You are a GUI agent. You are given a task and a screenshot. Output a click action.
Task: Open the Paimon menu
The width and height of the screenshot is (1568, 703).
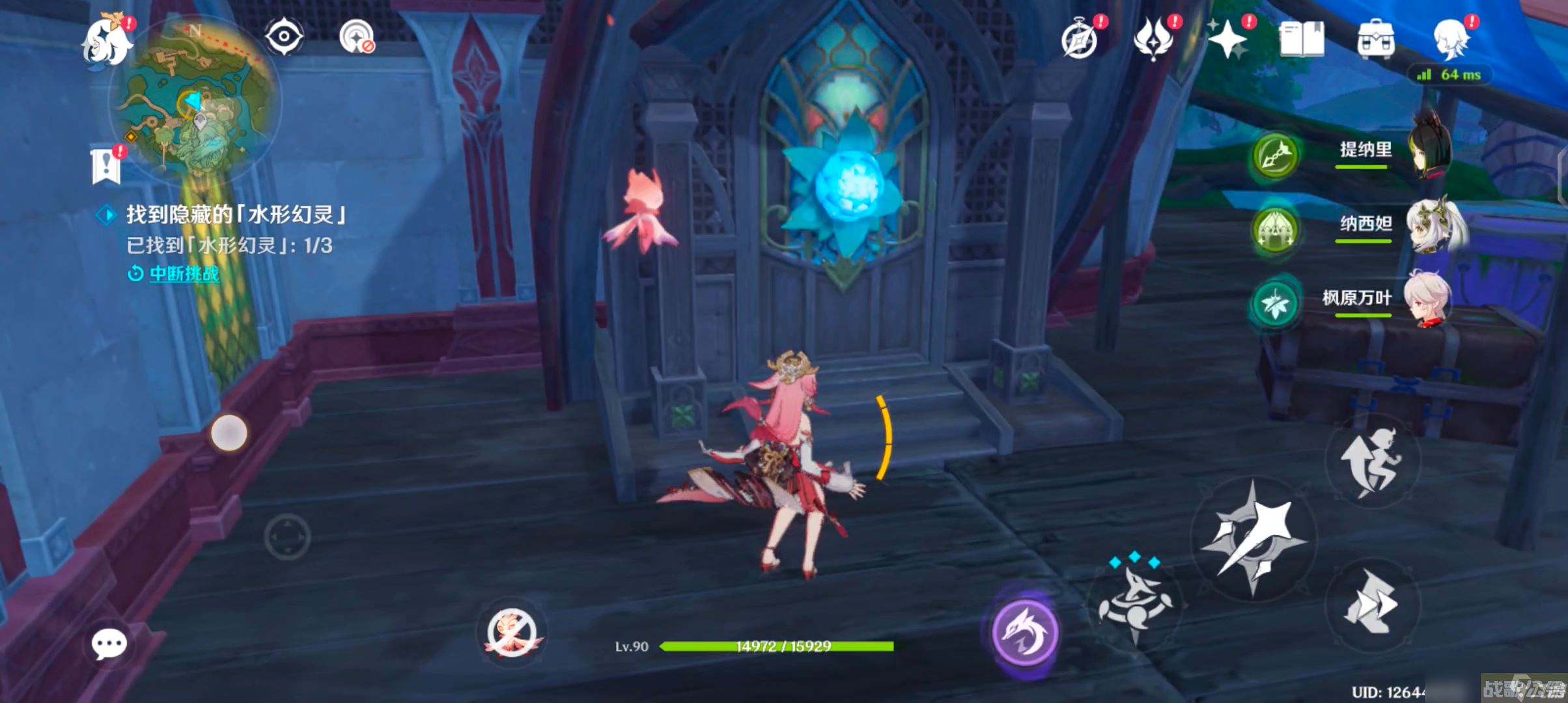(107, 41)
